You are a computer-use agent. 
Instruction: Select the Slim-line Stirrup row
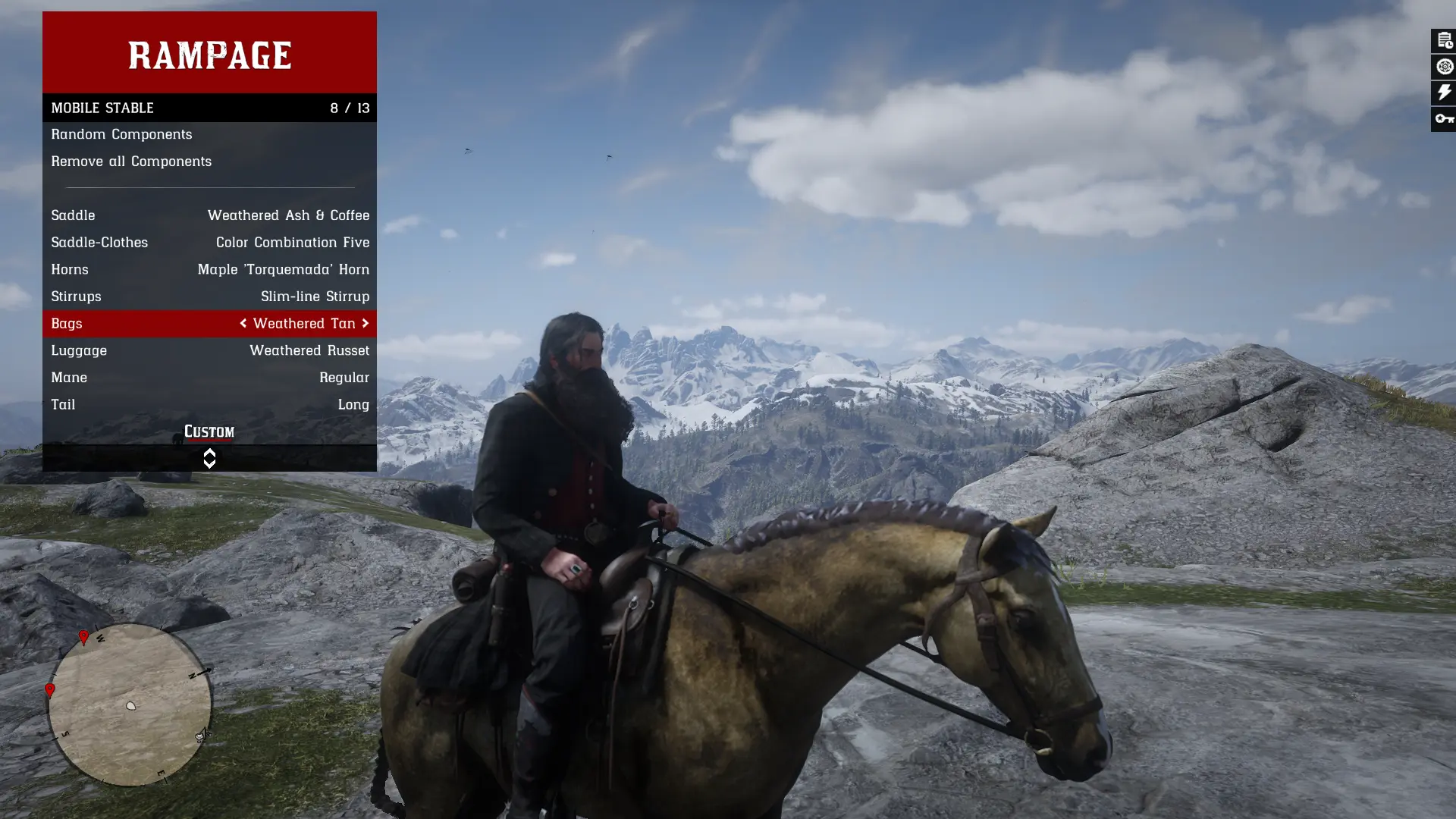tap(209, 297)
